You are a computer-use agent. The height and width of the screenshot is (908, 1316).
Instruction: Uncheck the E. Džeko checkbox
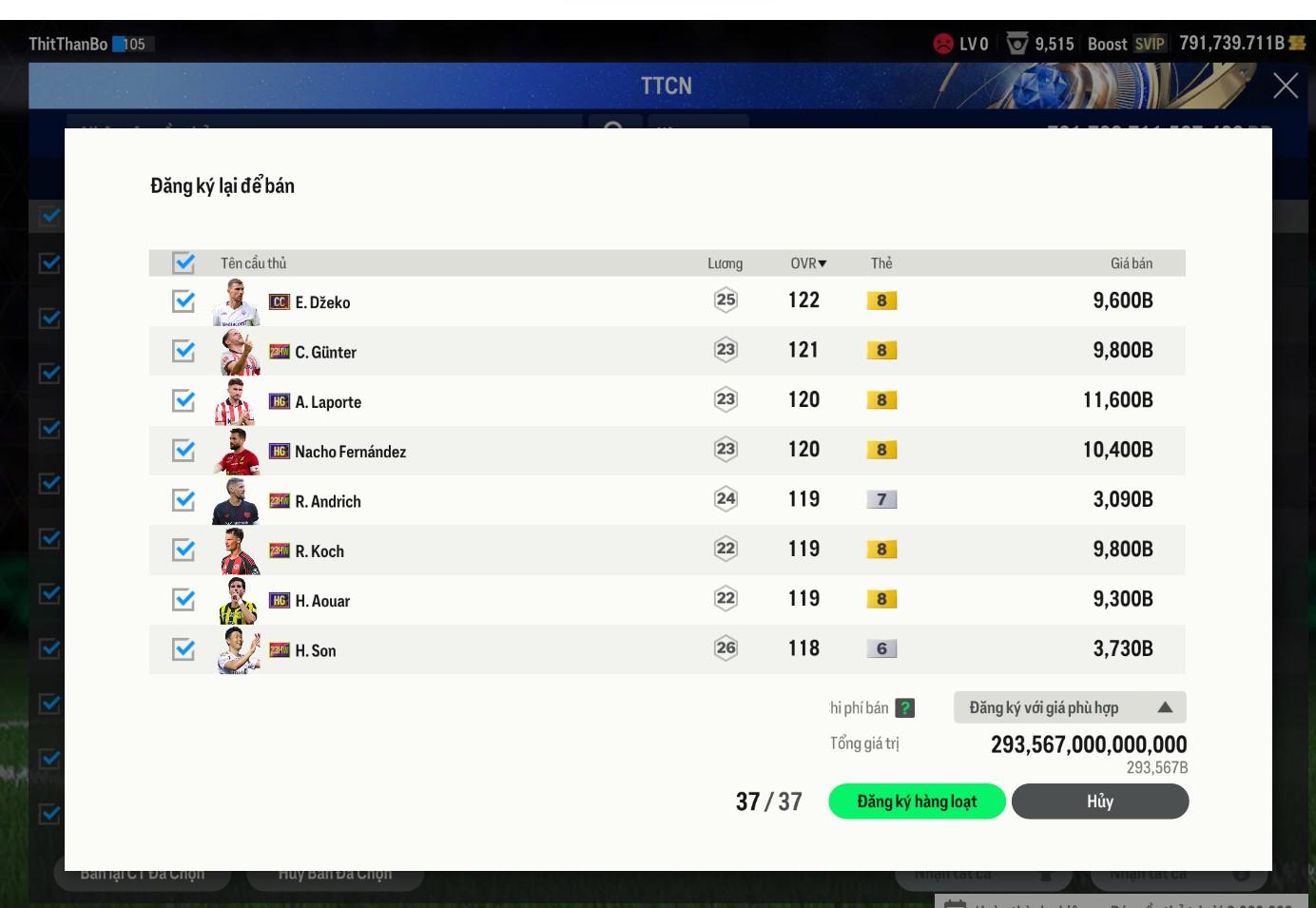click(184, 301)
